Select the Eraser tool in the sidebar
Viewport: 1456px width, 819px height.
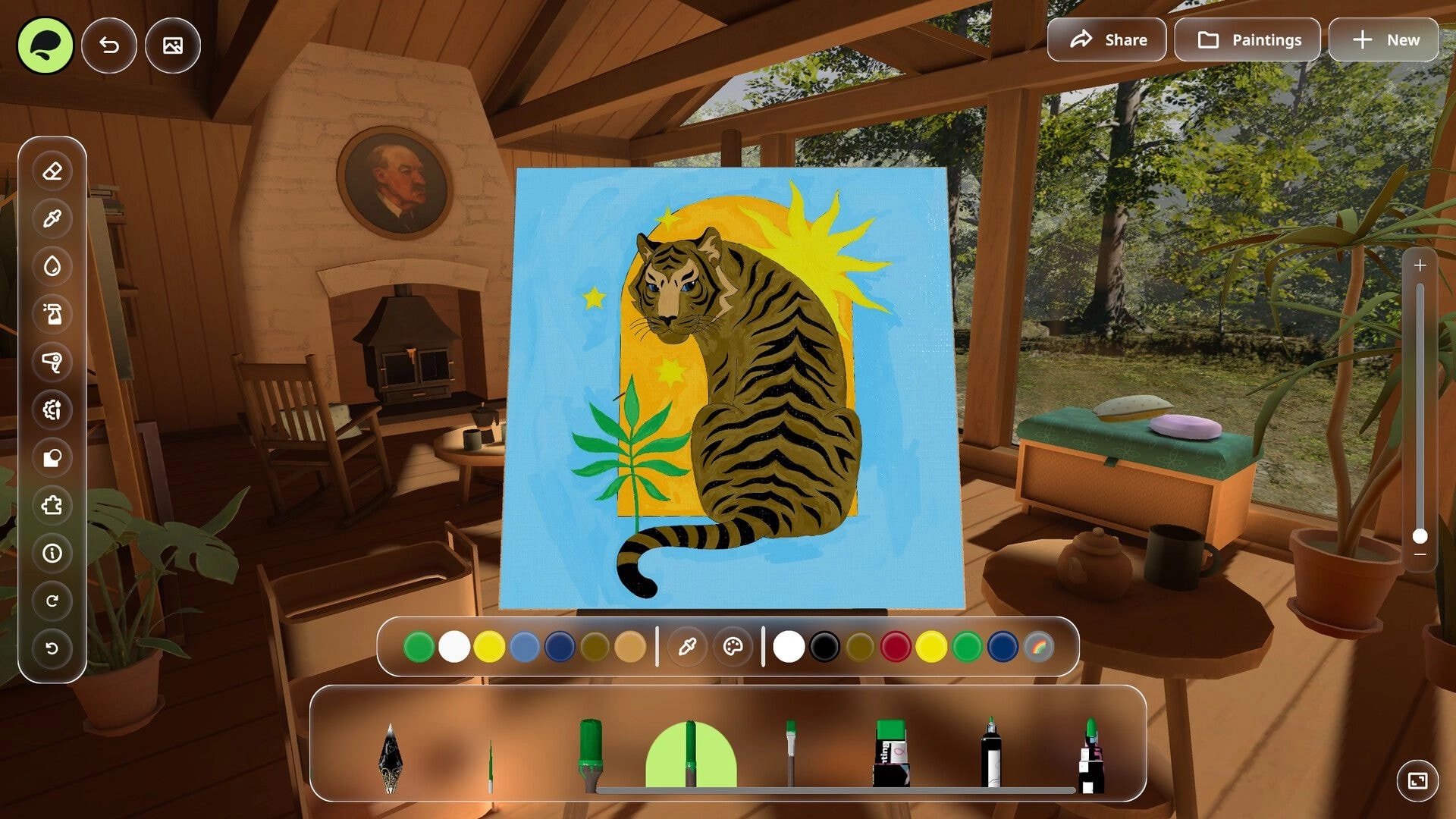(52, 171)
